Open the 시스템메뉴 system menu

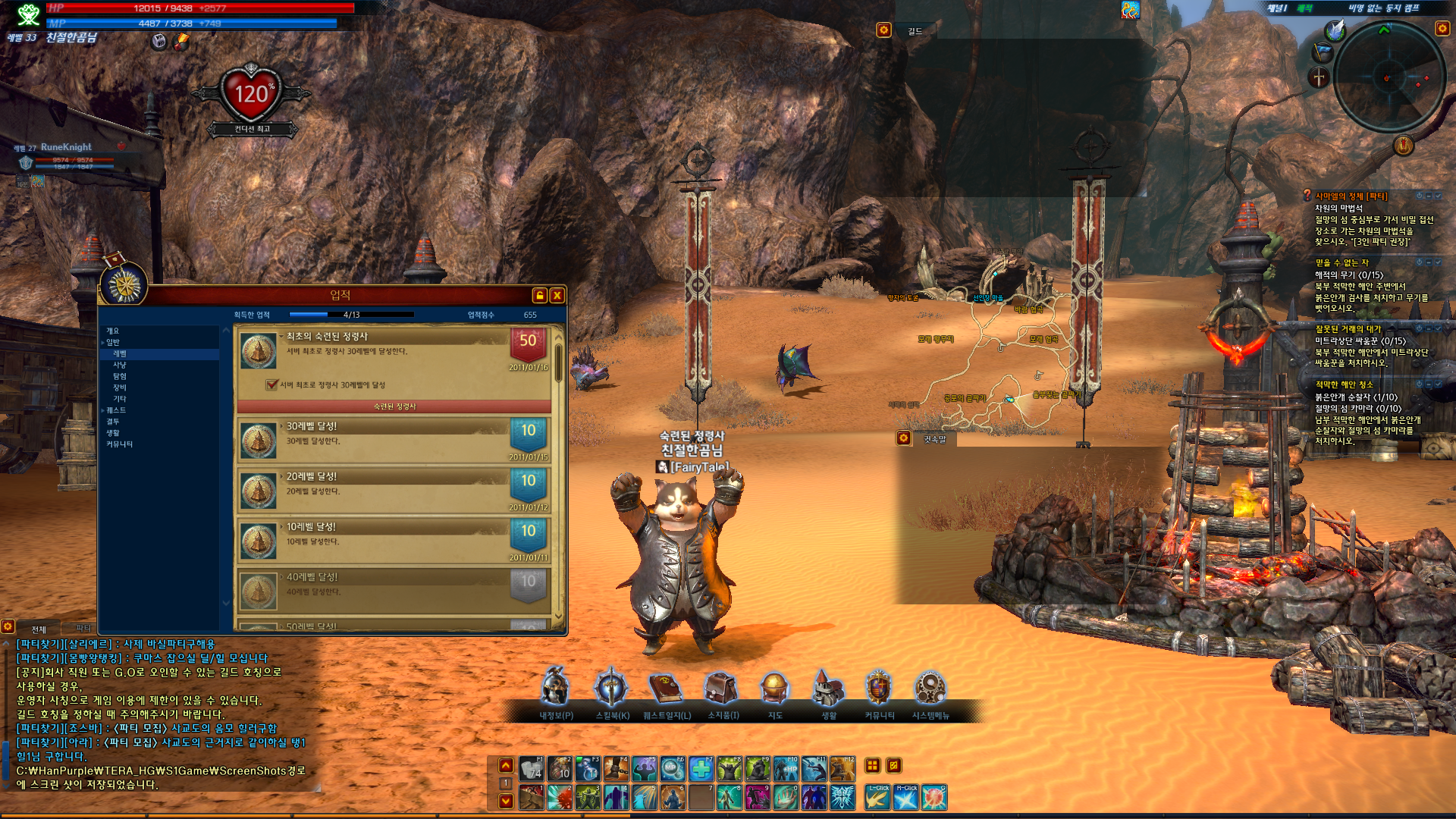930,689
